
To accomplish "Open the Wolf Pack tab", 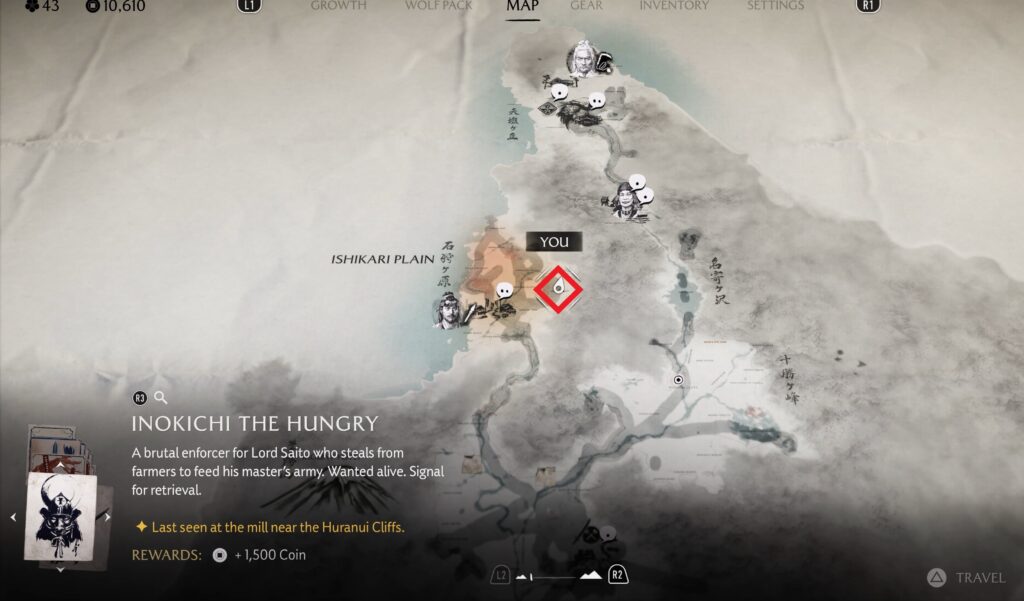I will [437, 6].
